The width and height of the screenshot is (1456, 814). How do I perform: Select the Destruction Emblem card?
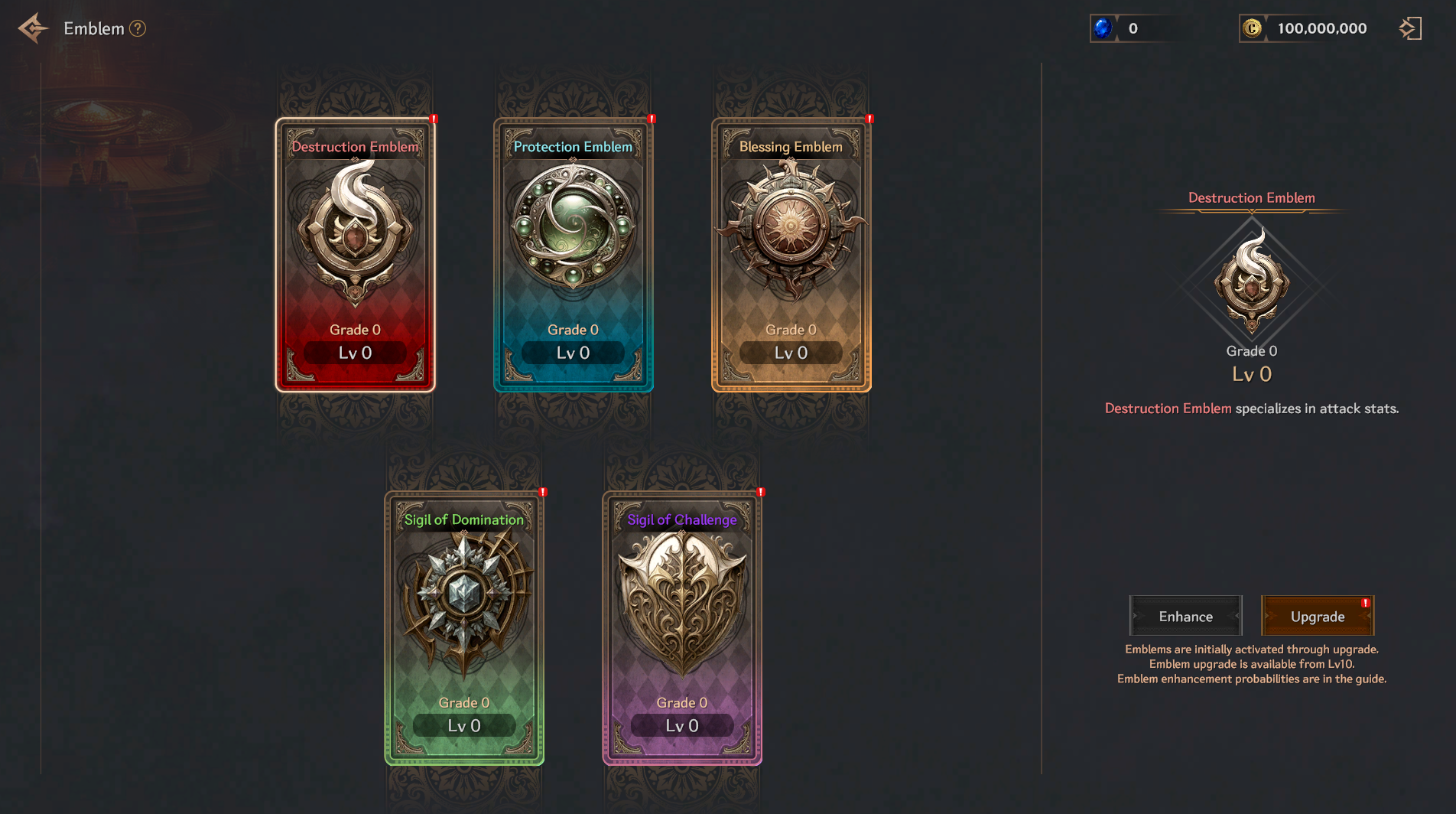pos(356,255)
